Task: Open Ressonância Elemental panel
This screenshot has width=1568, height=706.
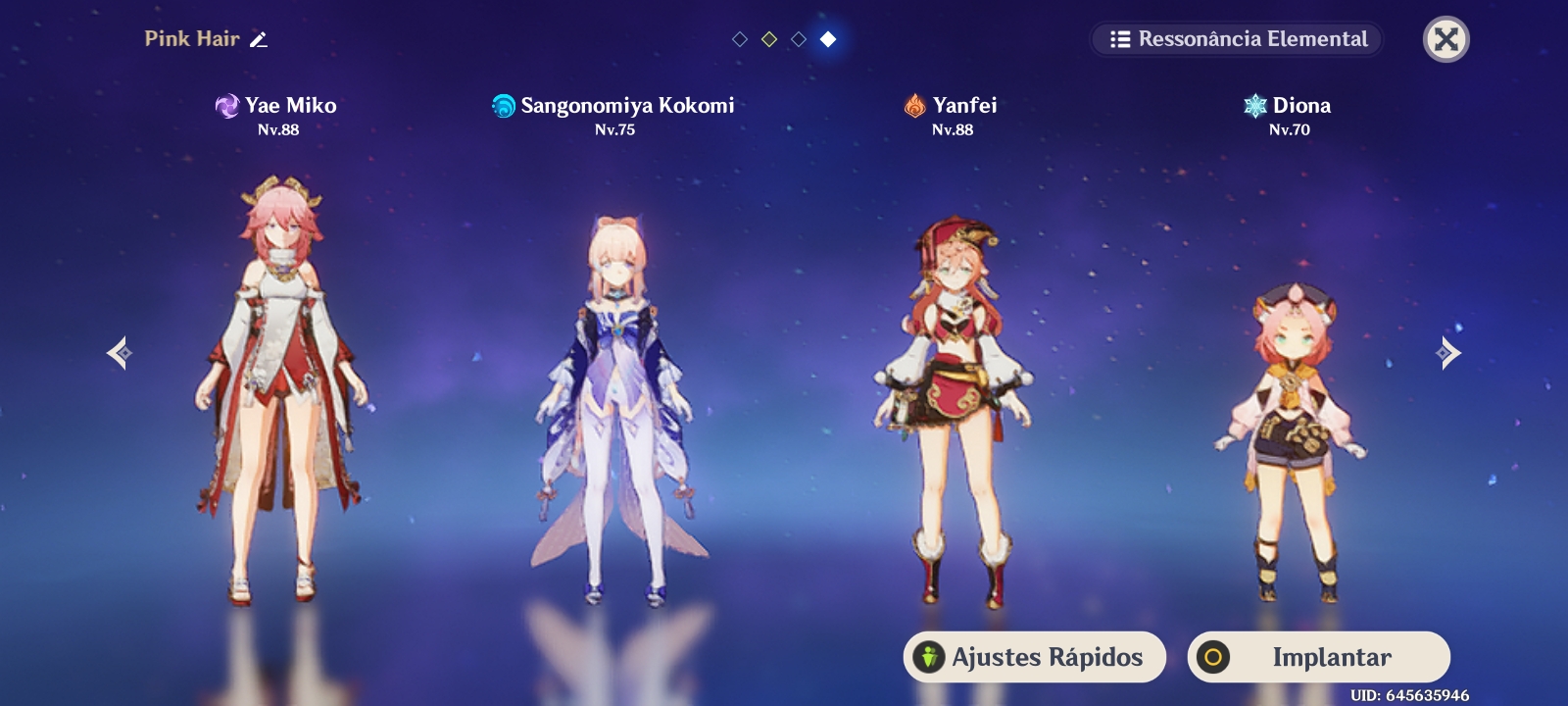Action: pyautogui.click(x=1237, y=39)
